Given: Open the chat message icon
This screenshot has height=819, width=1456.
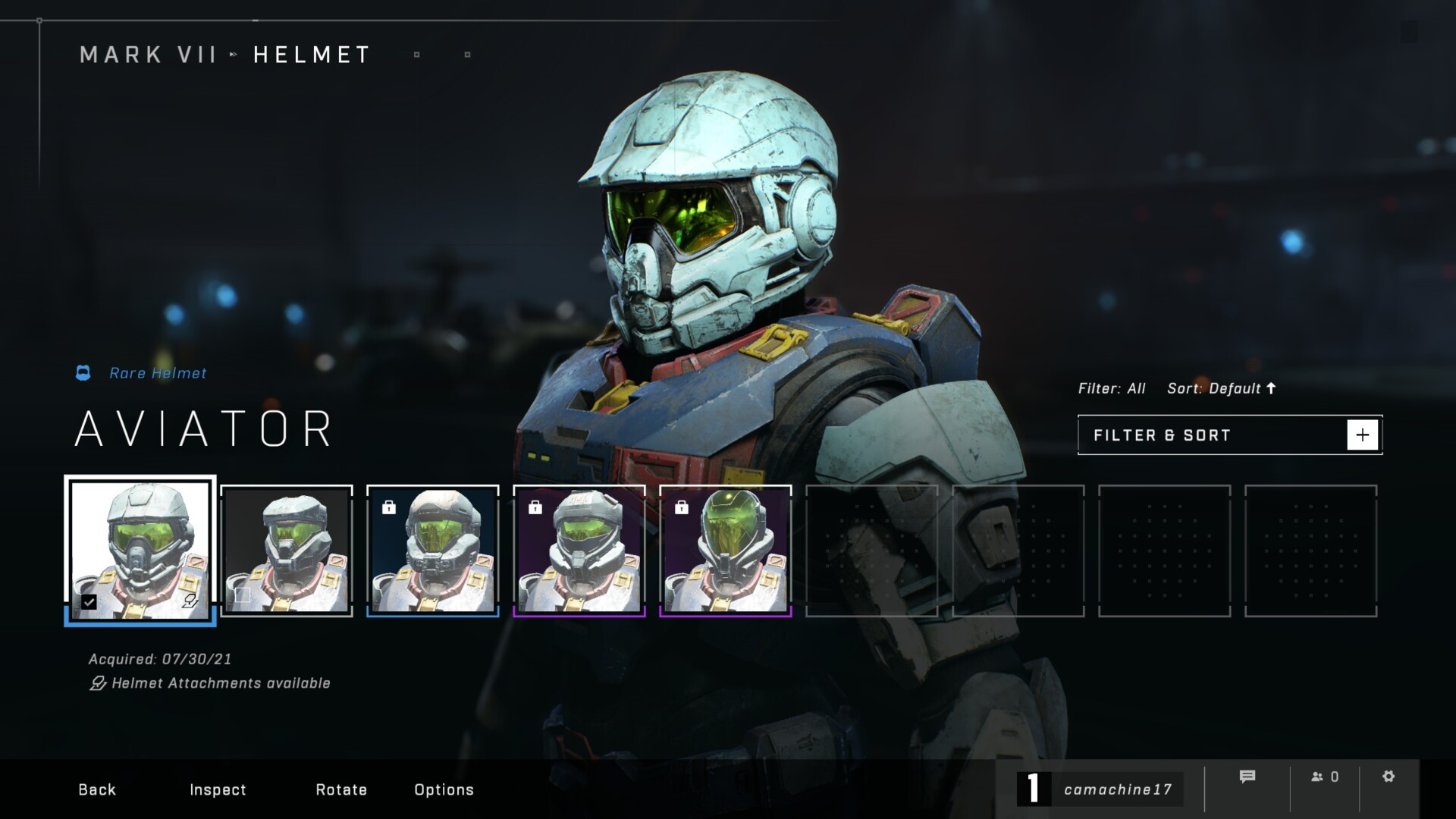Looking at the screenshot, I should [x=1247, y=777].
